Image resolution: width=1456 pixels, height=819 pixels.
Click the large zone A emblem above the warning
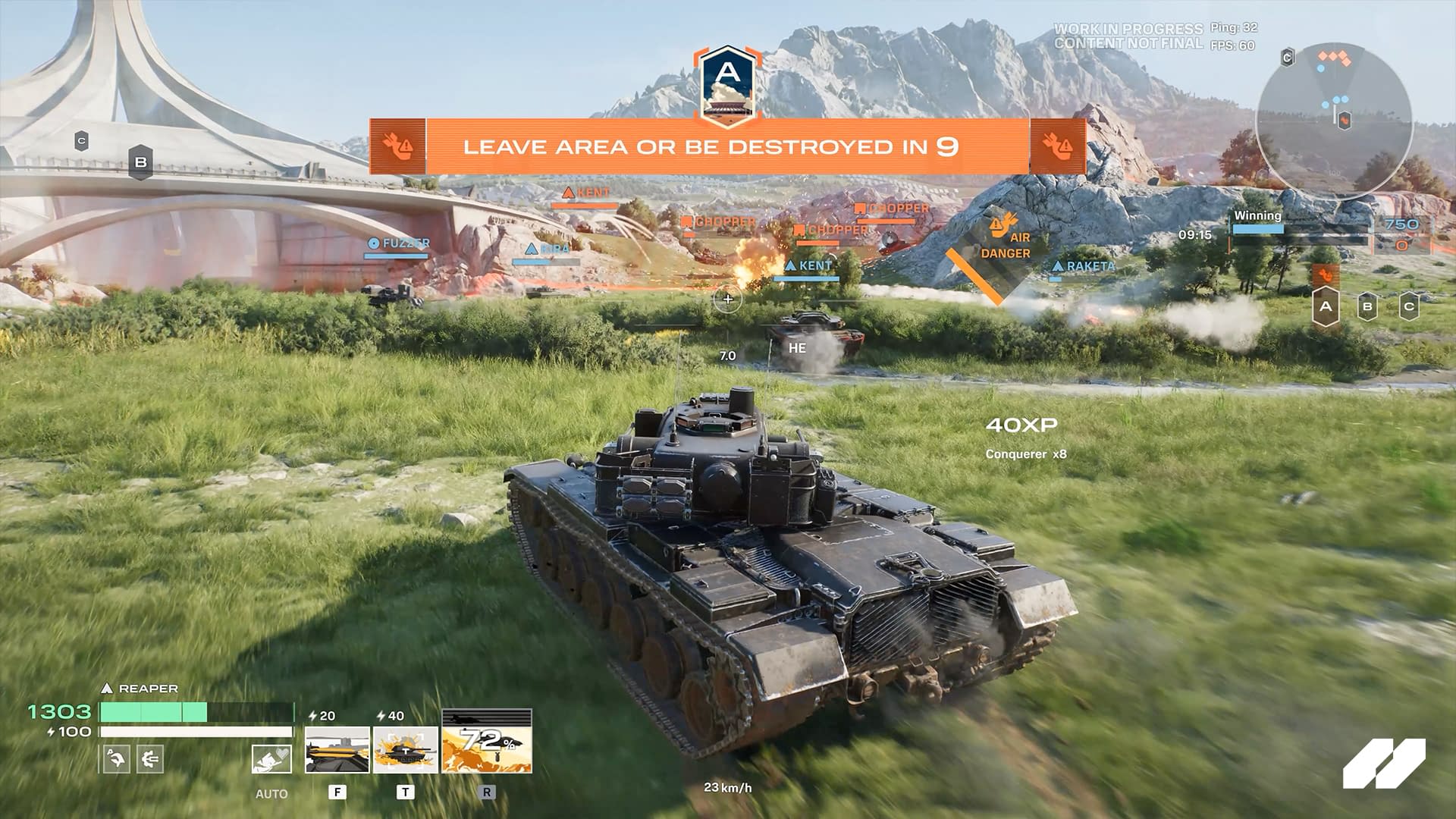tap(727, 83)
